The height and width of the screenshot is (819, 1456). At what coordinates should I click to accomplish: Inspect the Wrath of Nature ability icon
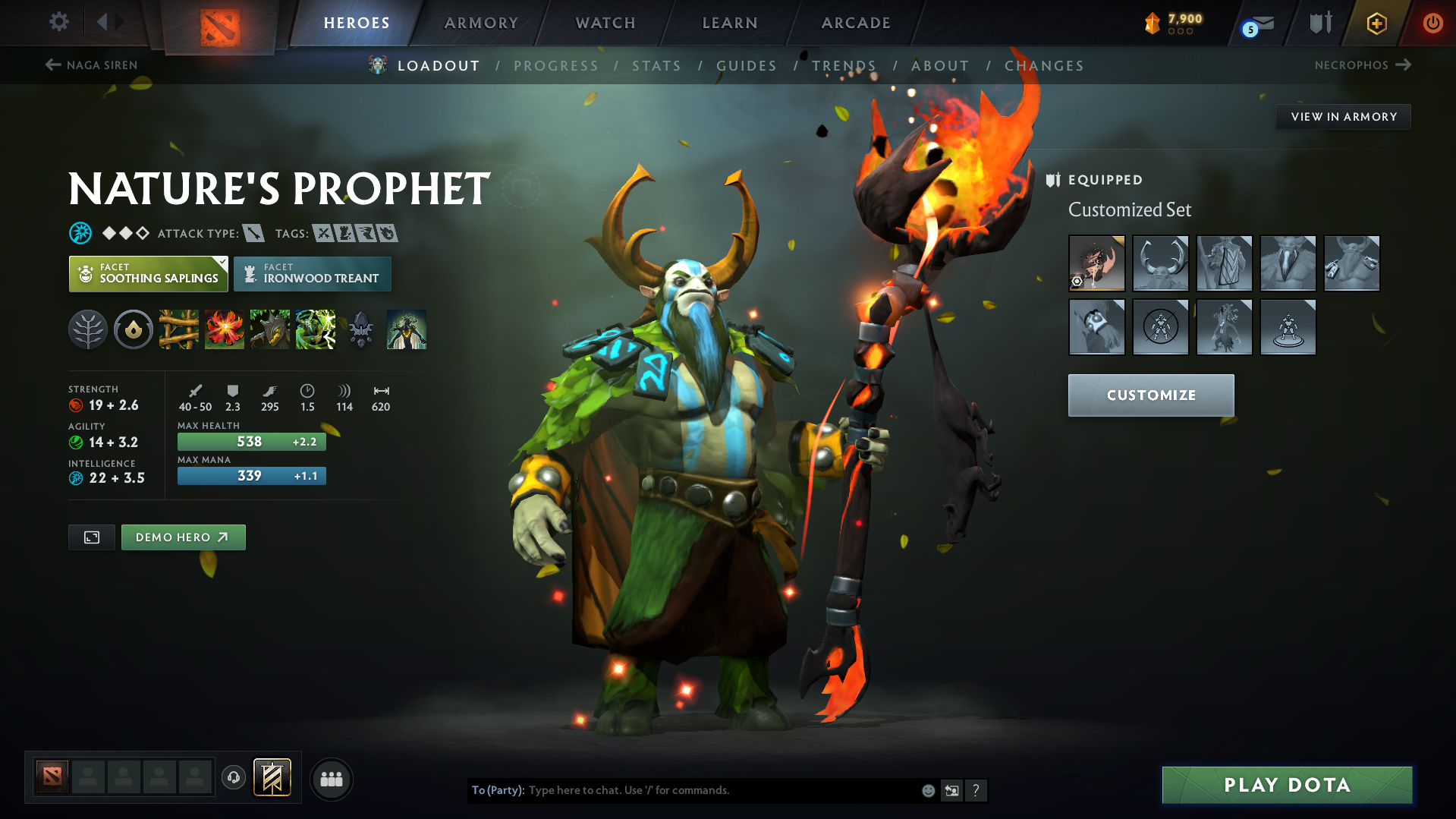[x=315, y=329]
